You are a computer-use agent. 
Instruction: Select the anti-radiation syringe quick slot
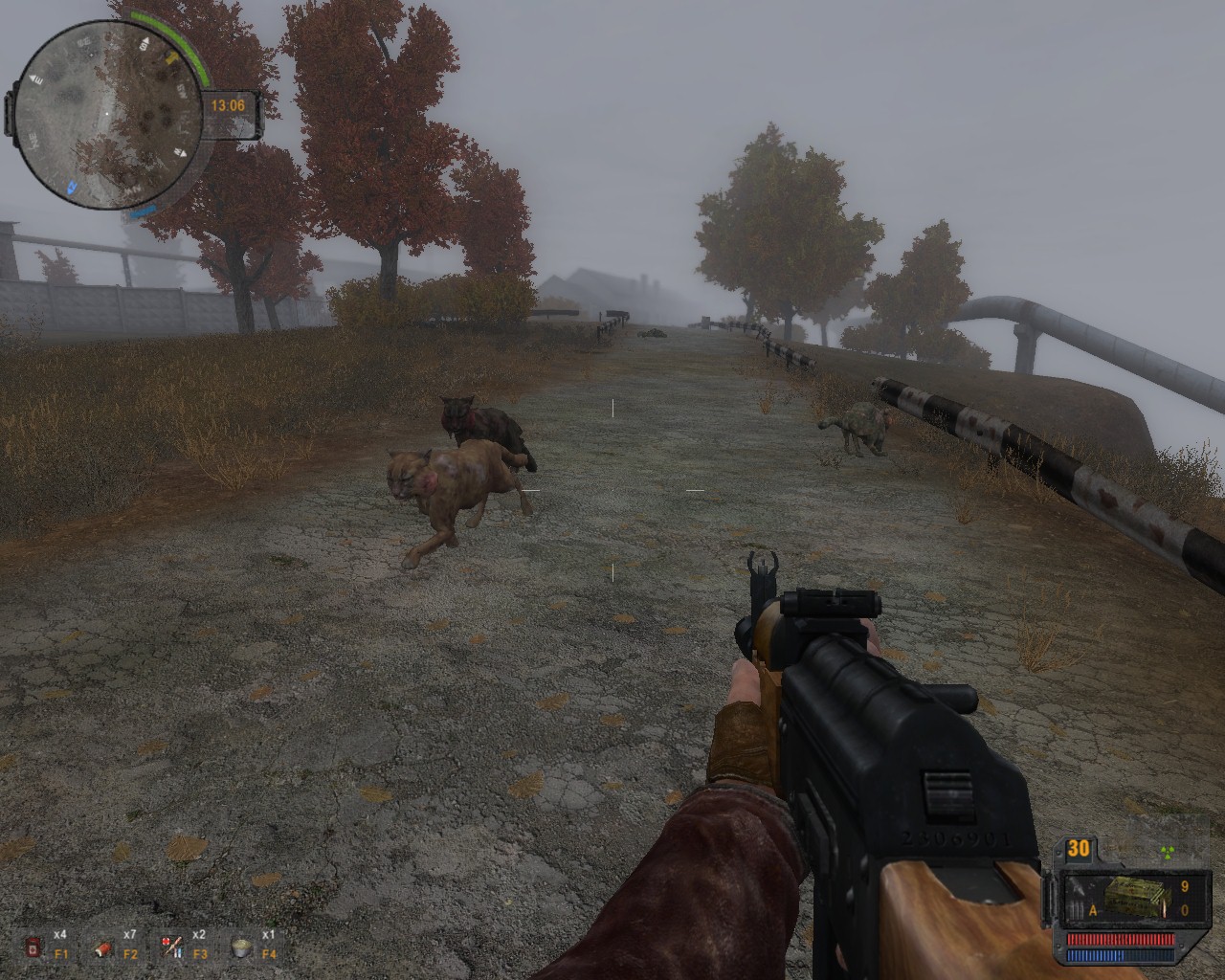172,947
